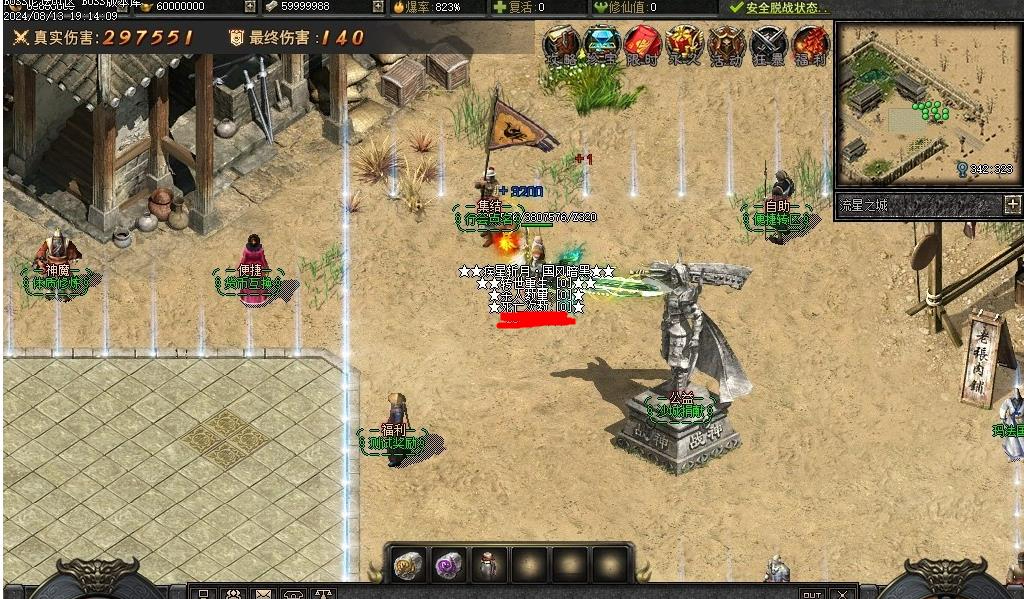
Task: Select the potion bottle hotbar slot
Action: coord(489,566)
